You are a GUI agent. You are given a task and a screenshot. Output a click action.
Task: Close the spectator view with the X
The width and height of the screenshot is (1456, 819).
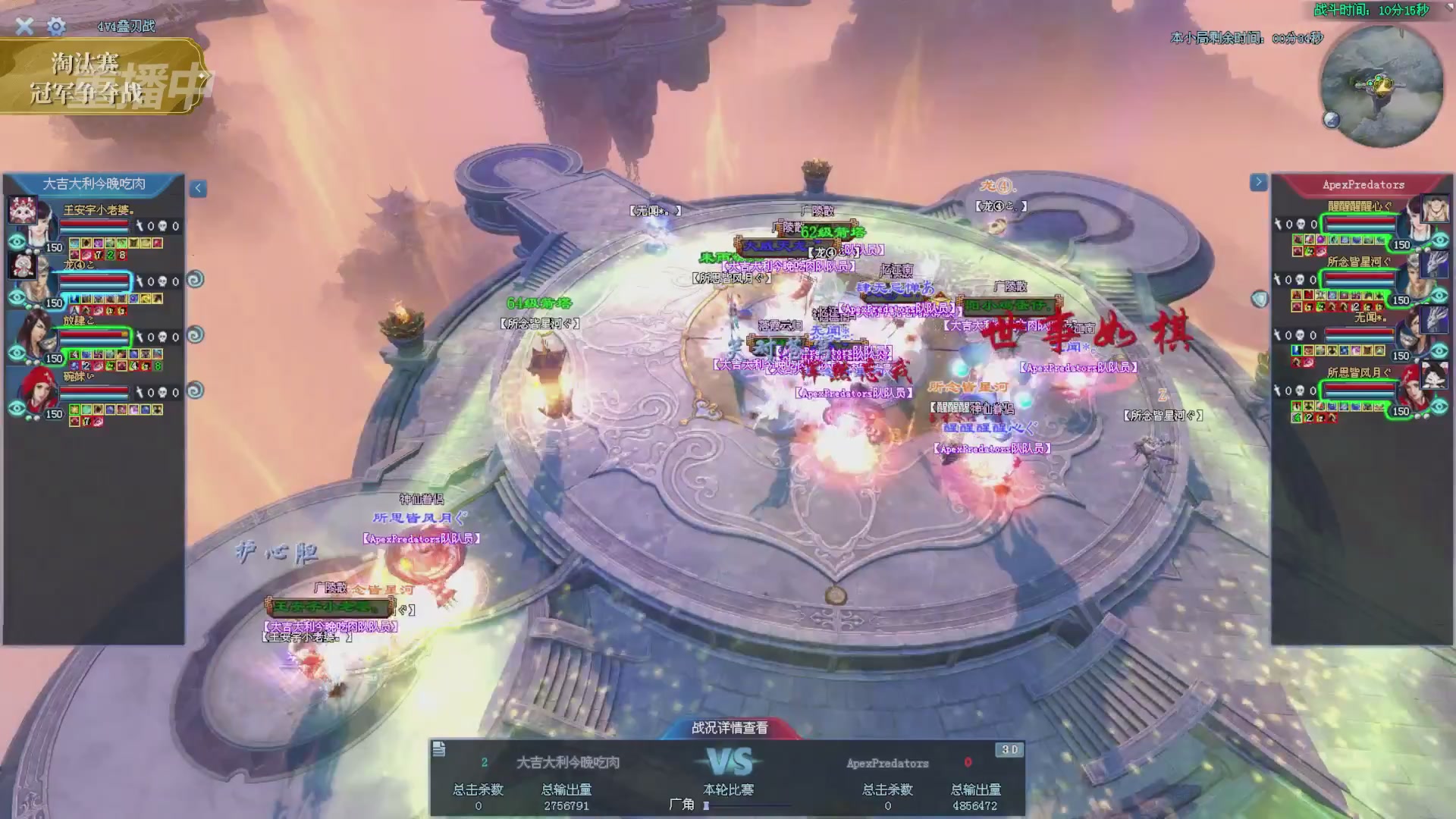coord(24,27)
